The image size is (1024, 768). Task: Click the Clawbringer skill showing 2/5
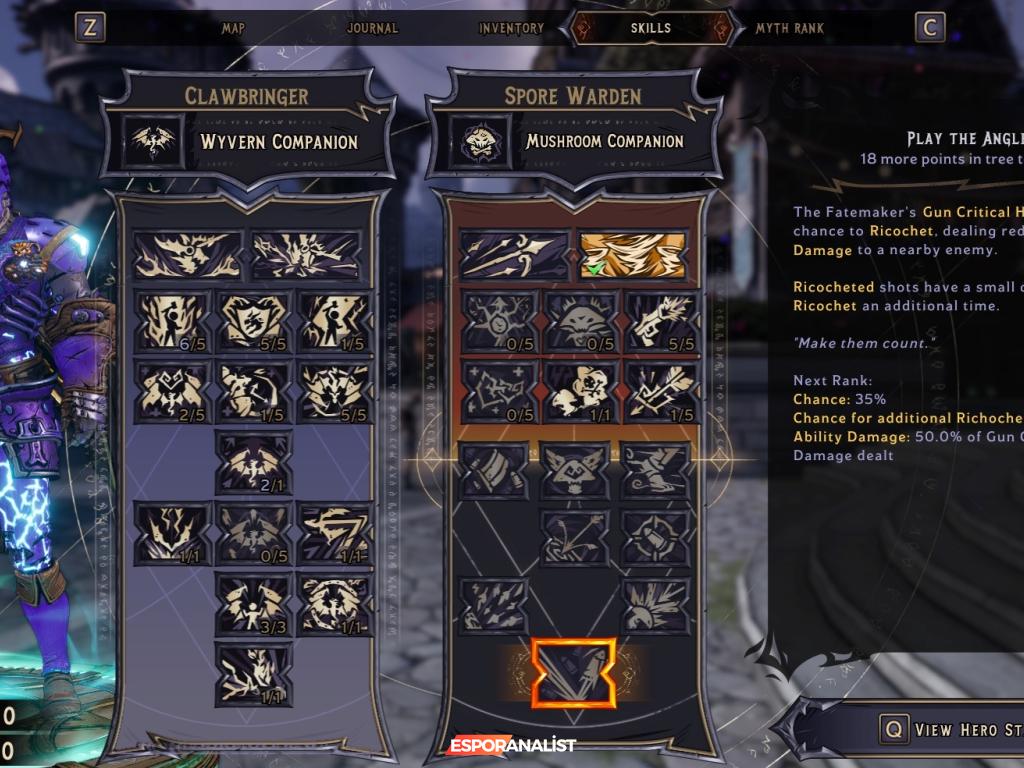(x=173, y=392)
